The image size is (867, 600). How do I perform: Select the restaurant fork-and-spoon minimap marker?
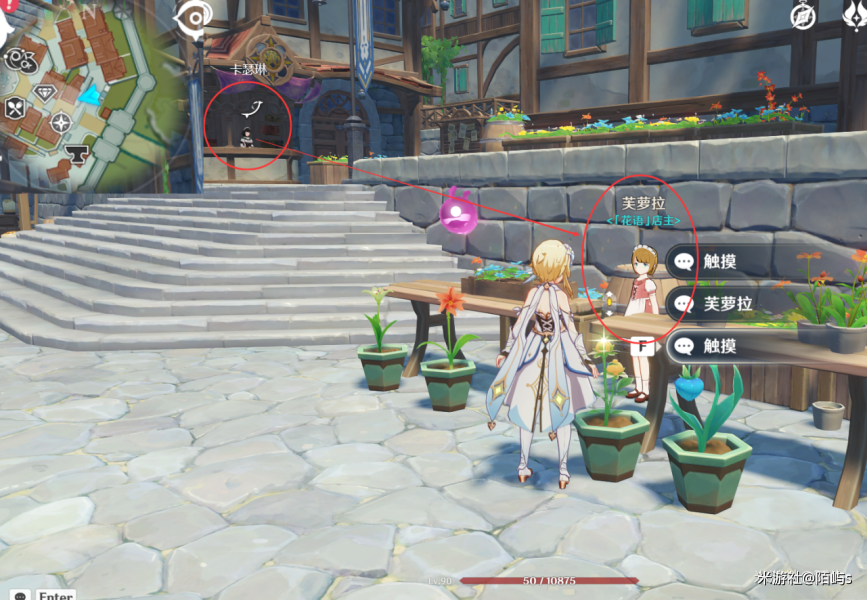click(x=15, y=108)
